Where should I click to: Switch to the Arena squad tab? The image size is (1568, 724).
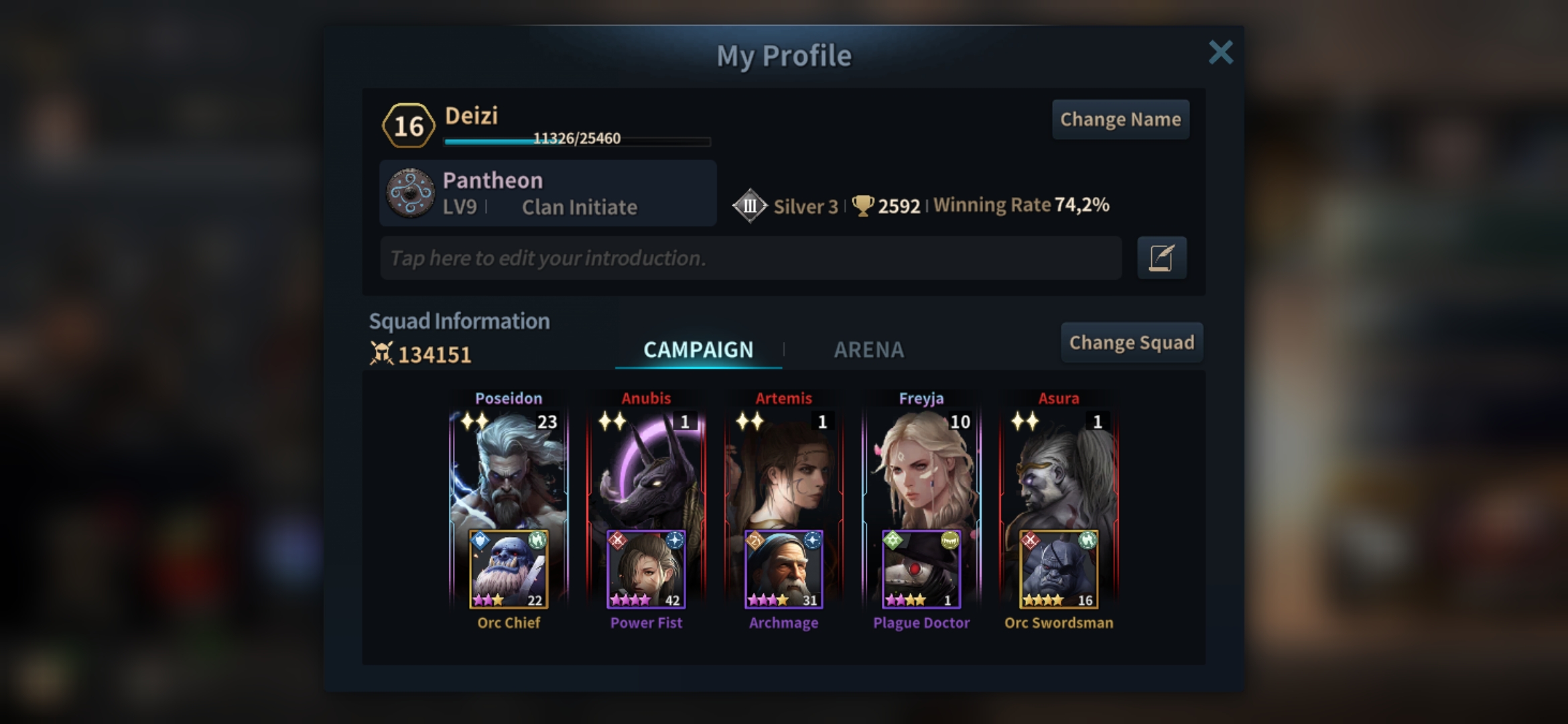click(x=868, y=349)
